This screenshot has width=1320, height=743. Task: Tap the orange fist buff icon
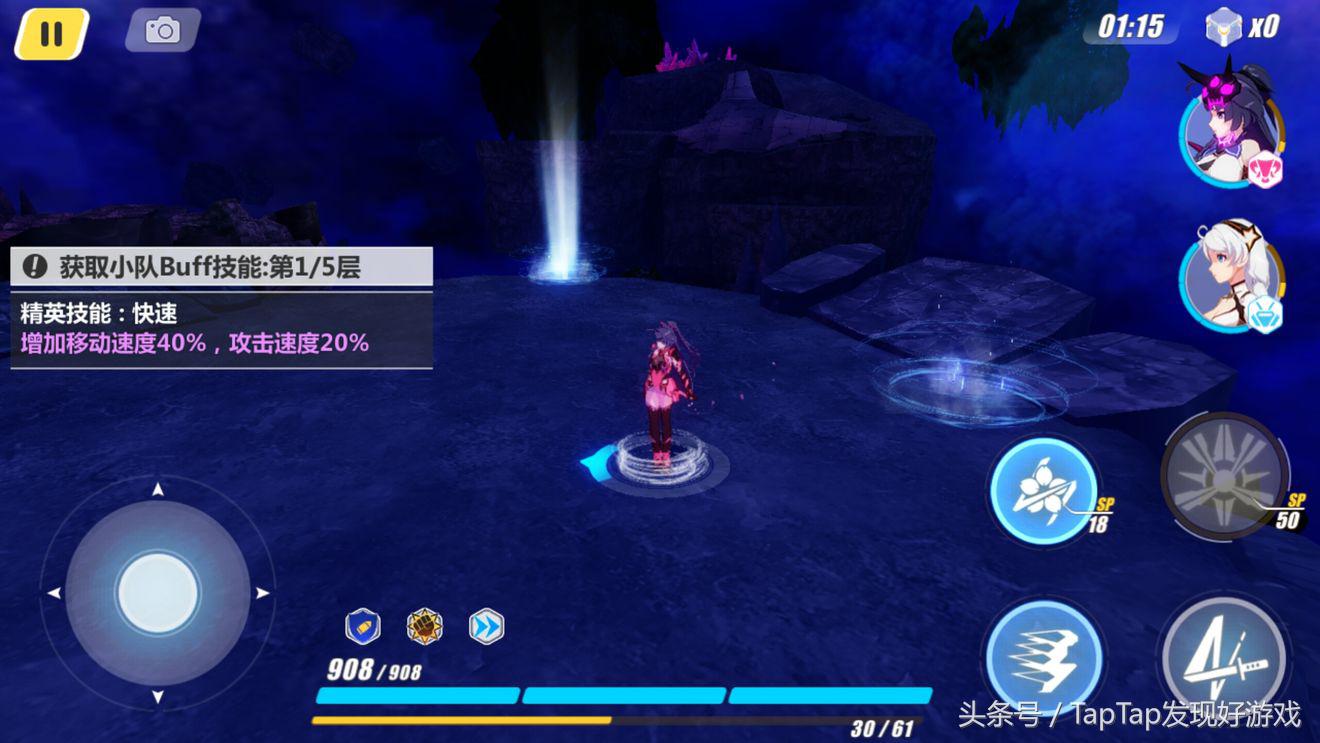point(424,627)
